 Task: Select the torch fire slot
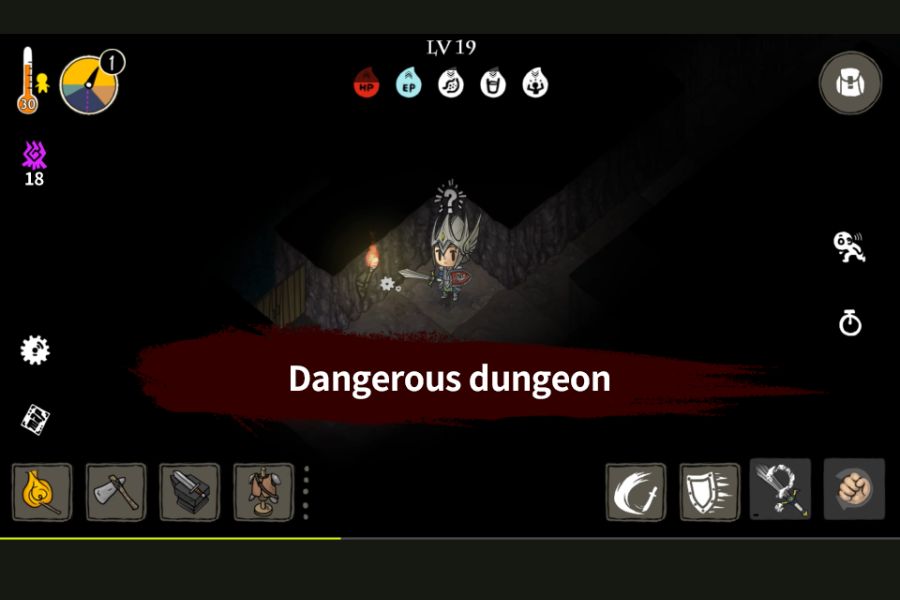tap(42, 492)
